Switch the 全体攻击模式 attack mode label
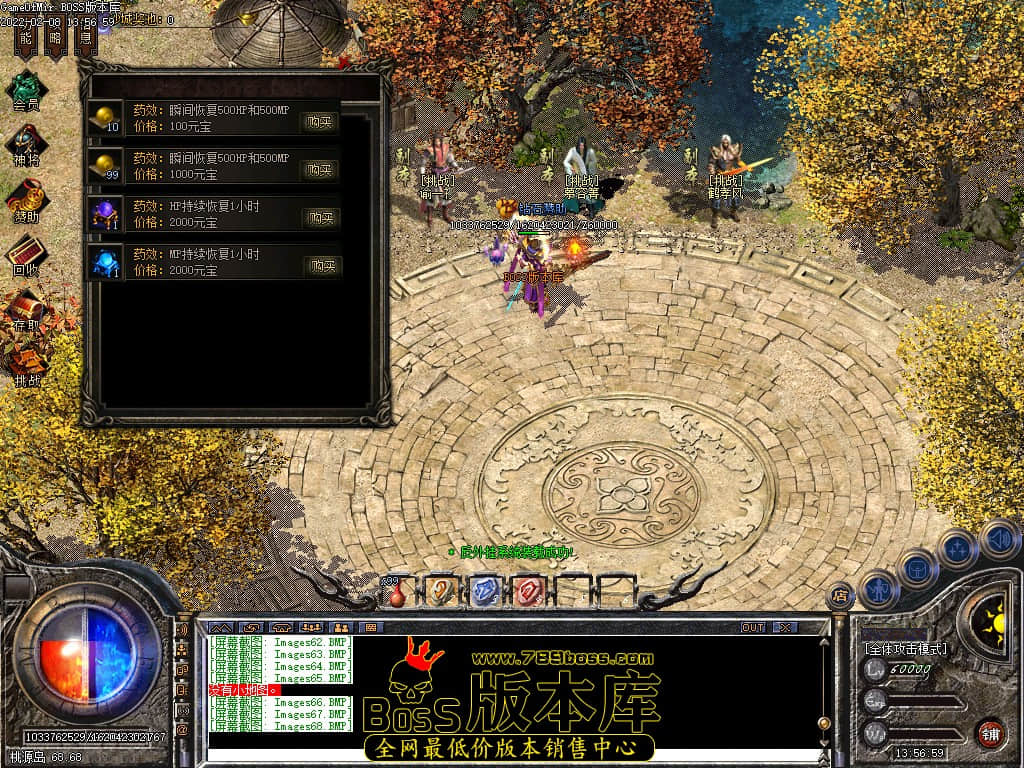The height and width of the screenshot is (768, 1024). (906, 648)
